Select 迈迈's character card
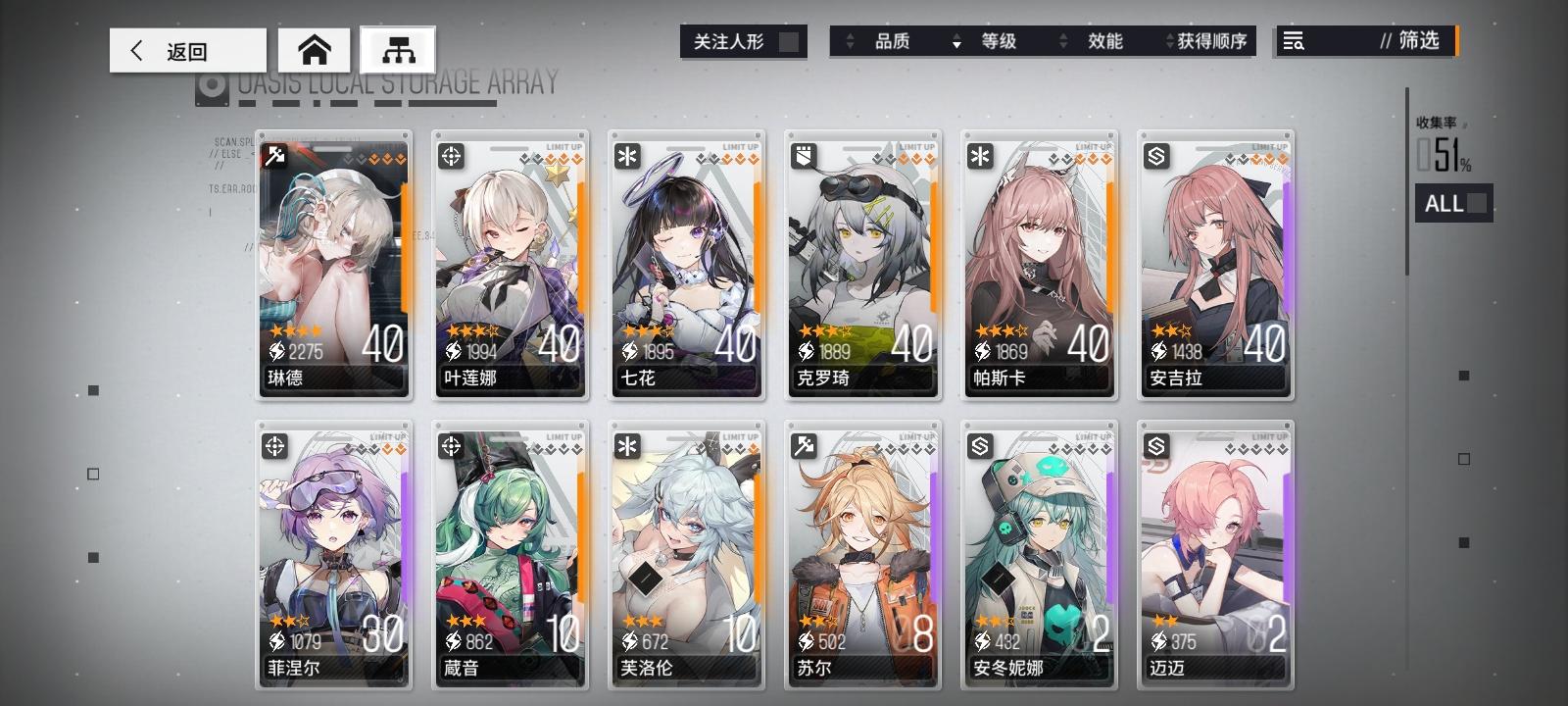The height and width of the screenshot is (706, 1568). point(1214,559)
